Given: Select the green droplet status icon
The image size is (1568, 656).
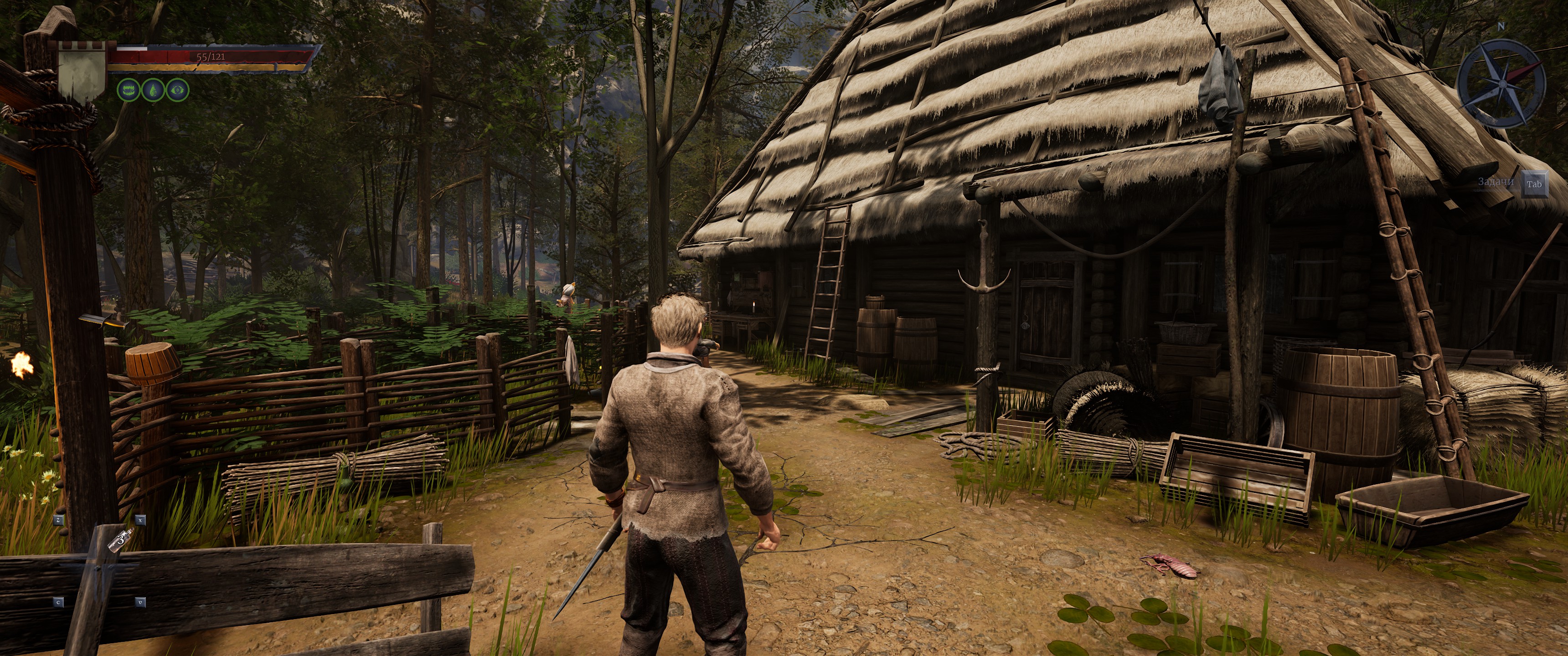Looking at the screenshot, I should pos(153,90).
